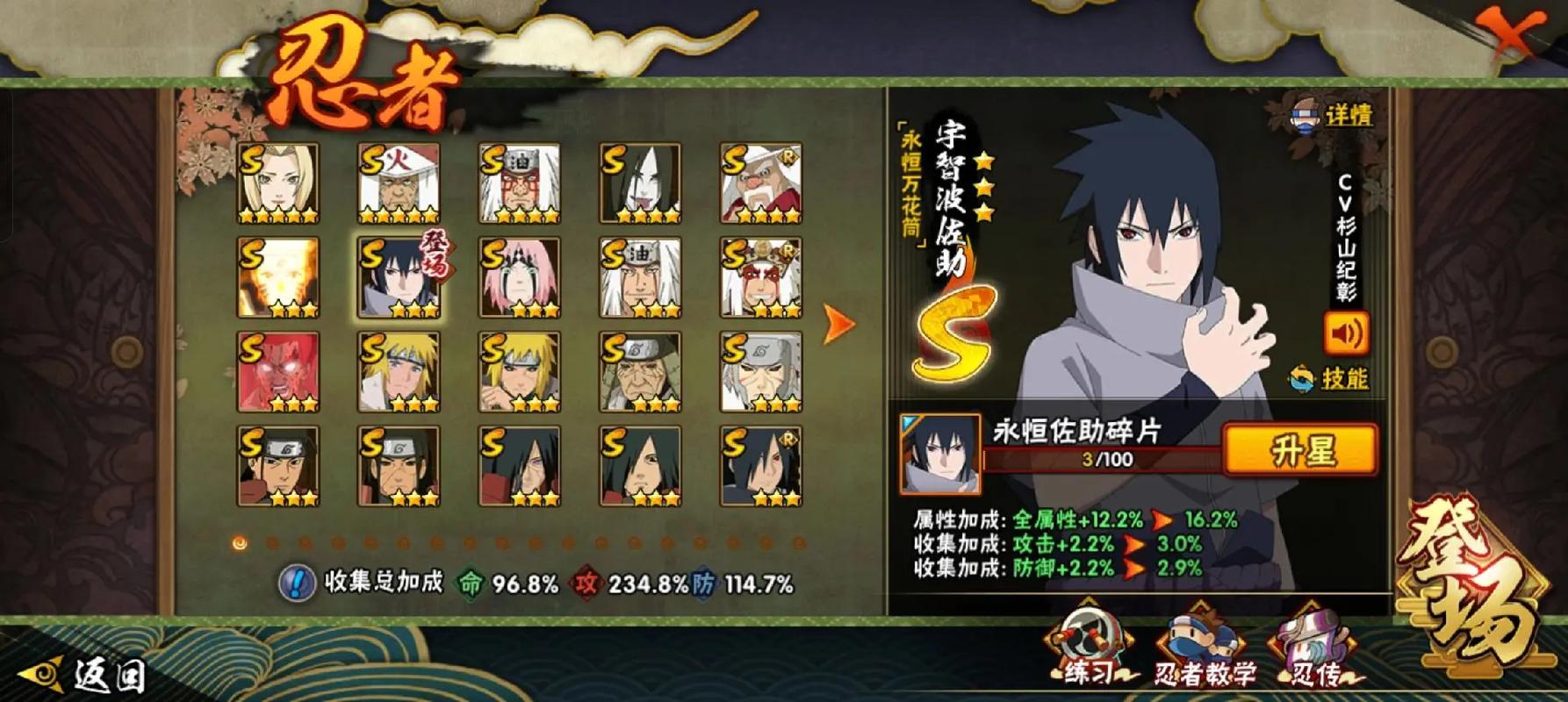Open the 收集总加成 info icon
The height and width of the screenshot is (702, 1568).
[x=297, y=583]
